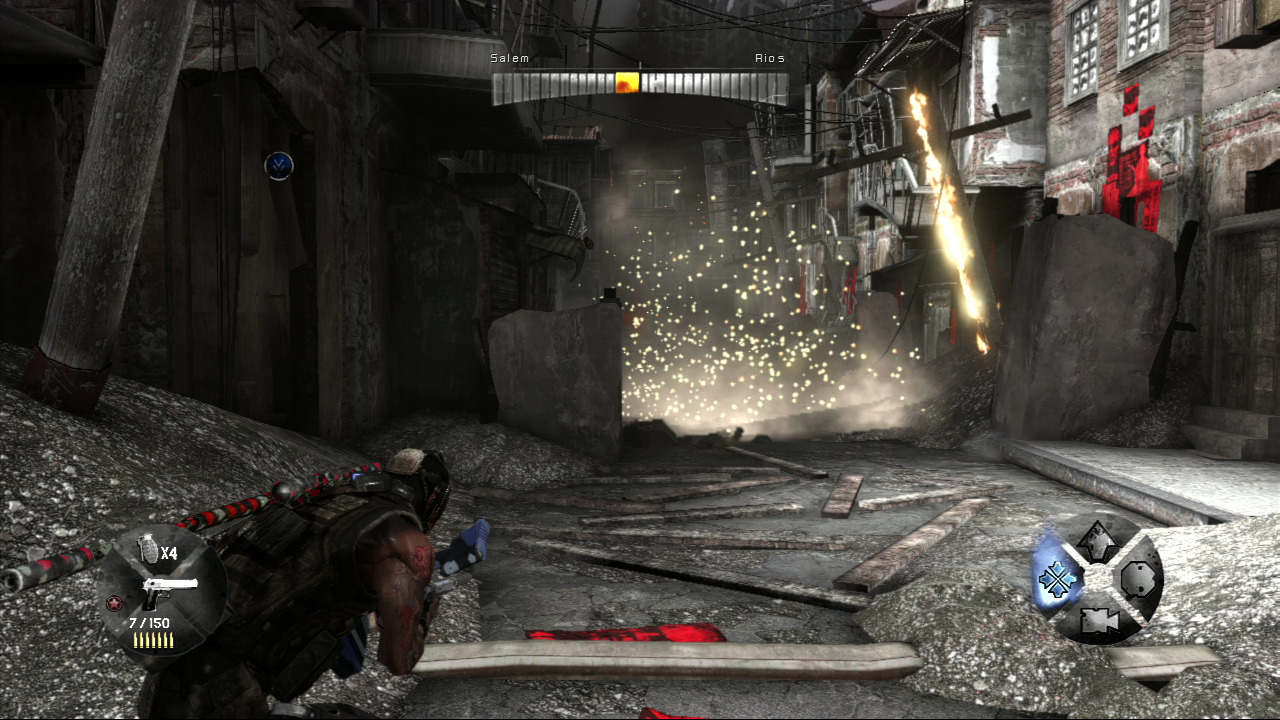Choose the blue regroup partner command

tap(1055, 580)
